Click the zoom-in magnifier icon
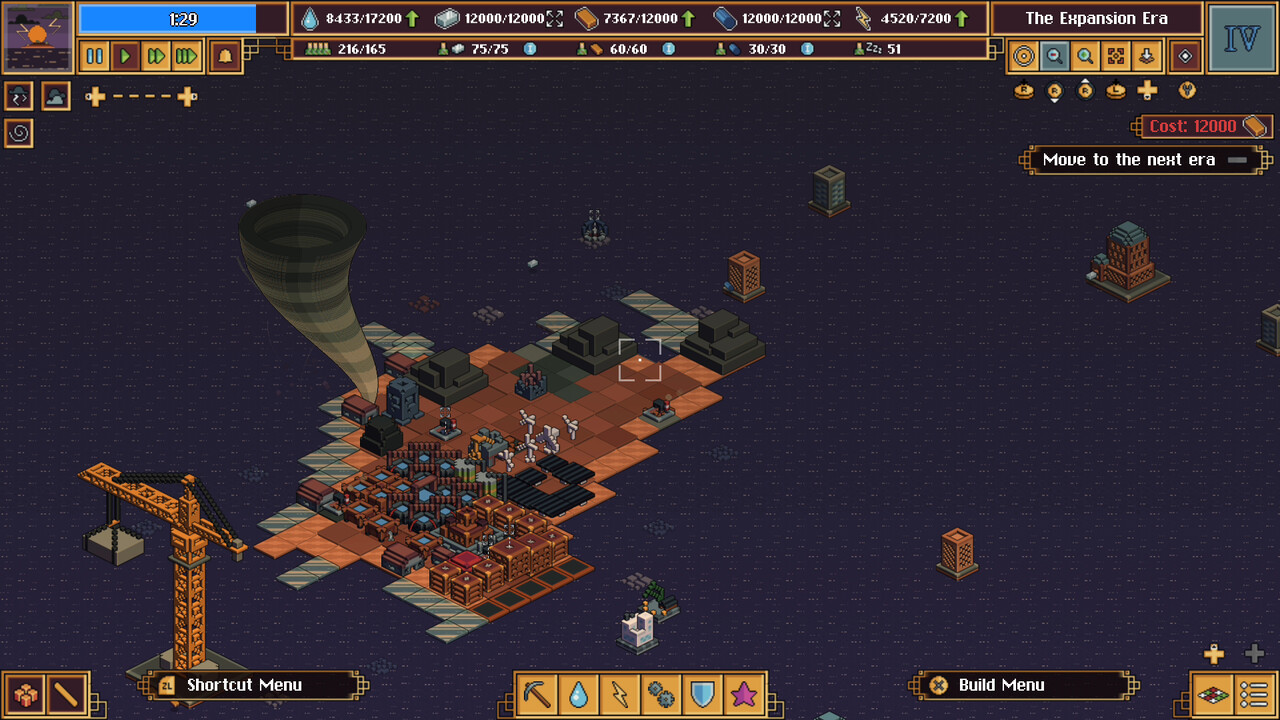This screenshot has width=1280, height=720. [1086, 56]
